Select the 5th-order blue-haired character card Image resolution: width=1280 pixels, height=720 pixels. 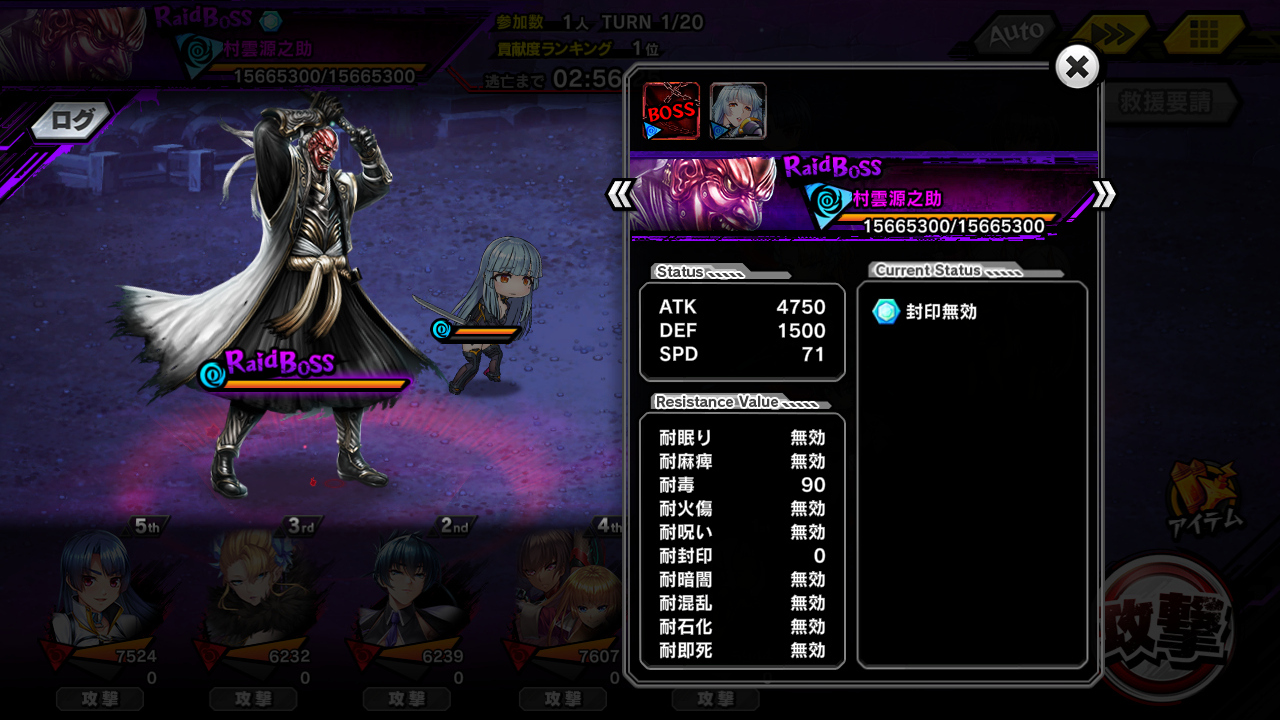tap(100, 600)
